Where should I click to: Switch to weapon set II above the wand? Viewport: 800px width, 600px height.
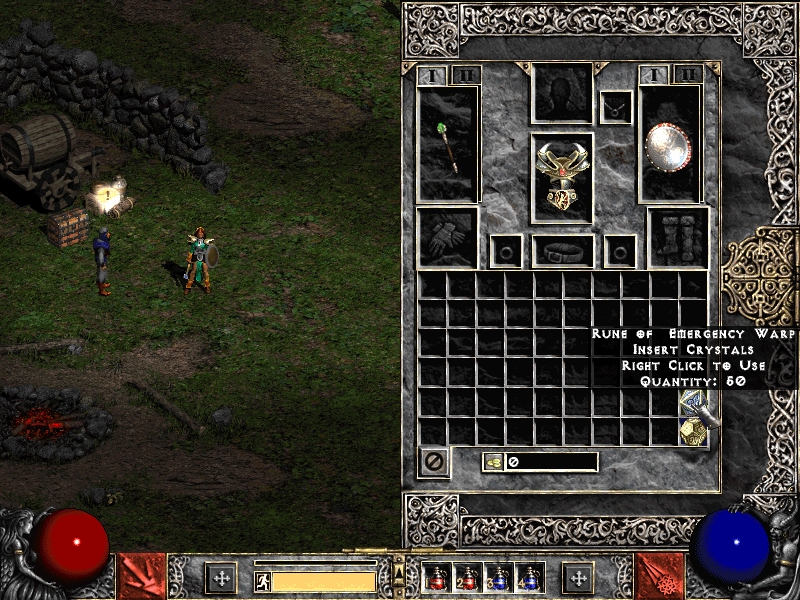tap(466, 75)
